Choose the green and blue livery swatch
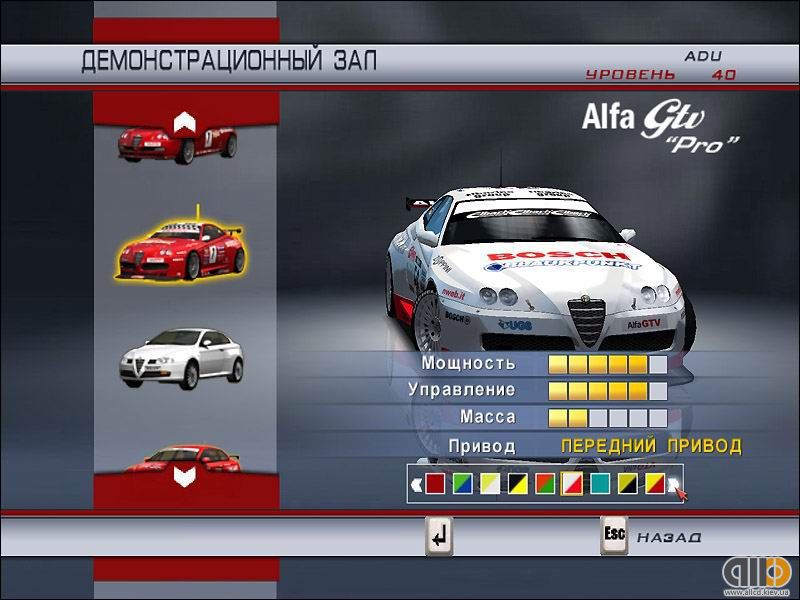The image size is (800, 600). tap(462, 485)
